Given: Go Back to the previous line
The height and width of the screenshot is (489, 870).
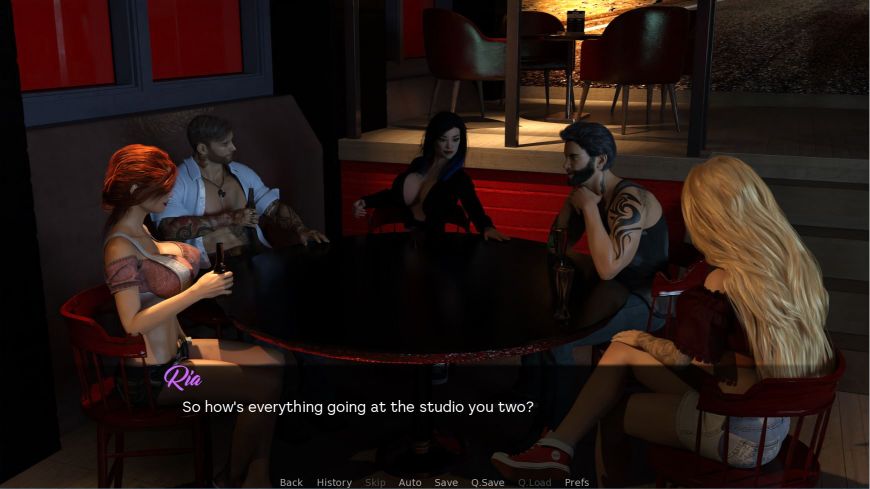Looking at the screenshot, I should [291, 482].
